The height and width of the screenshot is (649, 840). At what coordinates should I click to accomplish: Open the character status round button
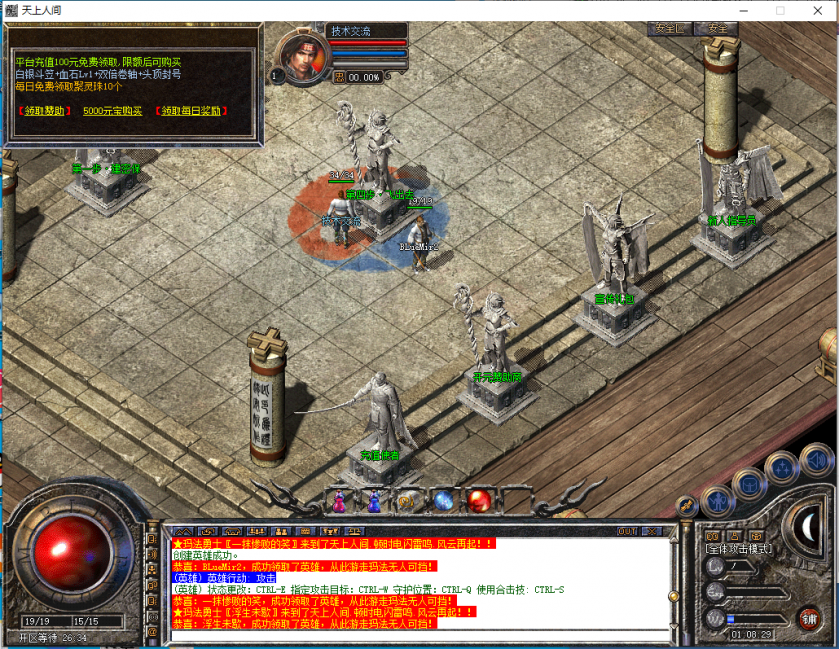(x=717, y=501)
